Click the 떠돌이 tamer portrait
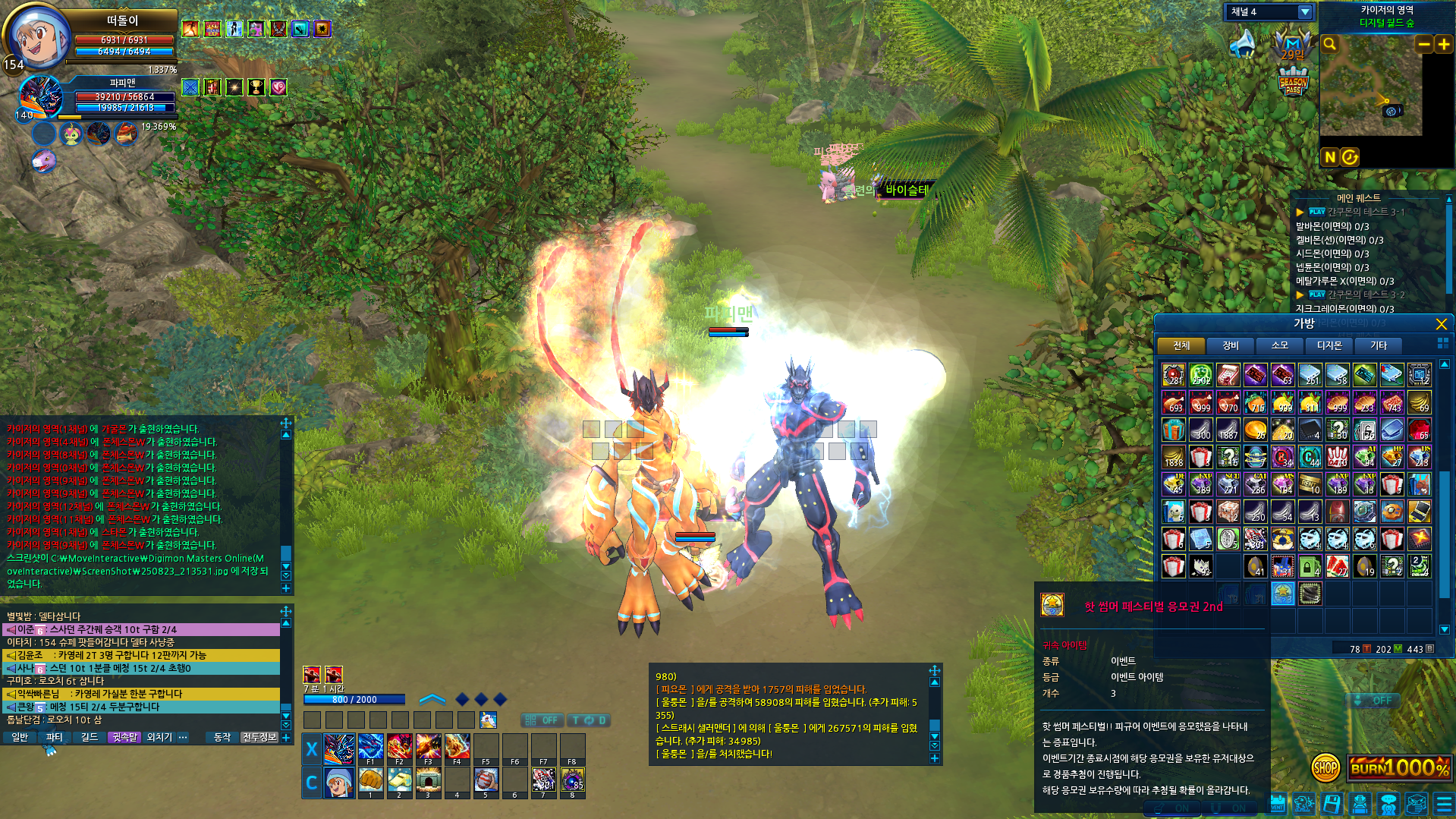The image size is (1456, 819). click(38, 36)
